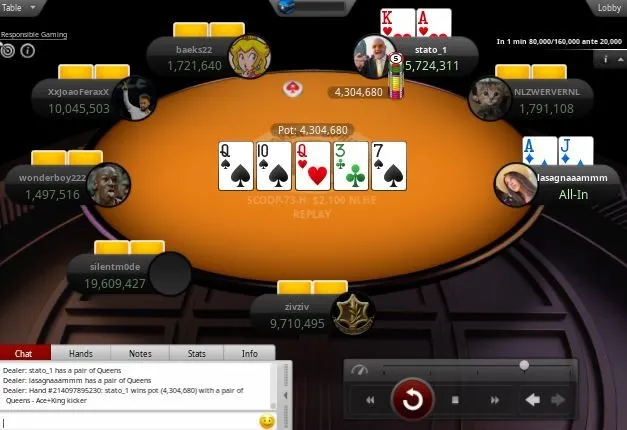The width and height of the screenshot is (627, 430).
Task: Go to the previous hand with left arrow
Action: coord(533,401)
